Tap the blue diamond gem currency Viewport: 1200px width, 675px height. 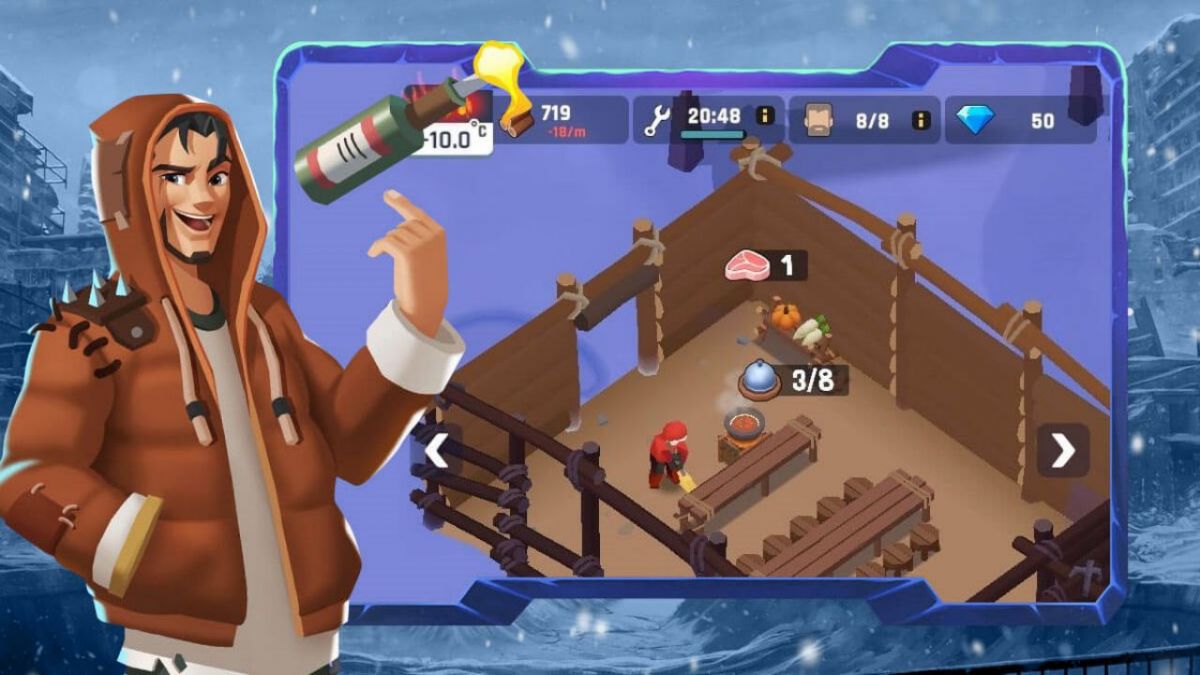[x=975, y=120]
